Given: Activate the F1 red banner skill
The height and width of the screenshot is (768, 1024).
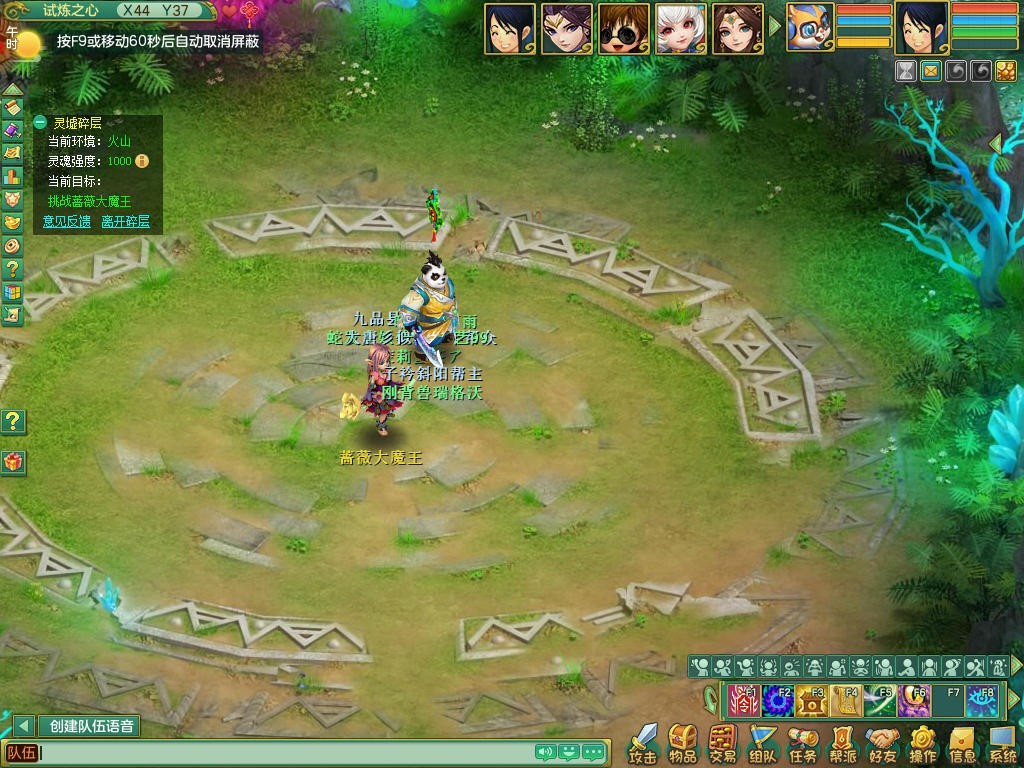Looking at the screenshot, I should [743, 701].
